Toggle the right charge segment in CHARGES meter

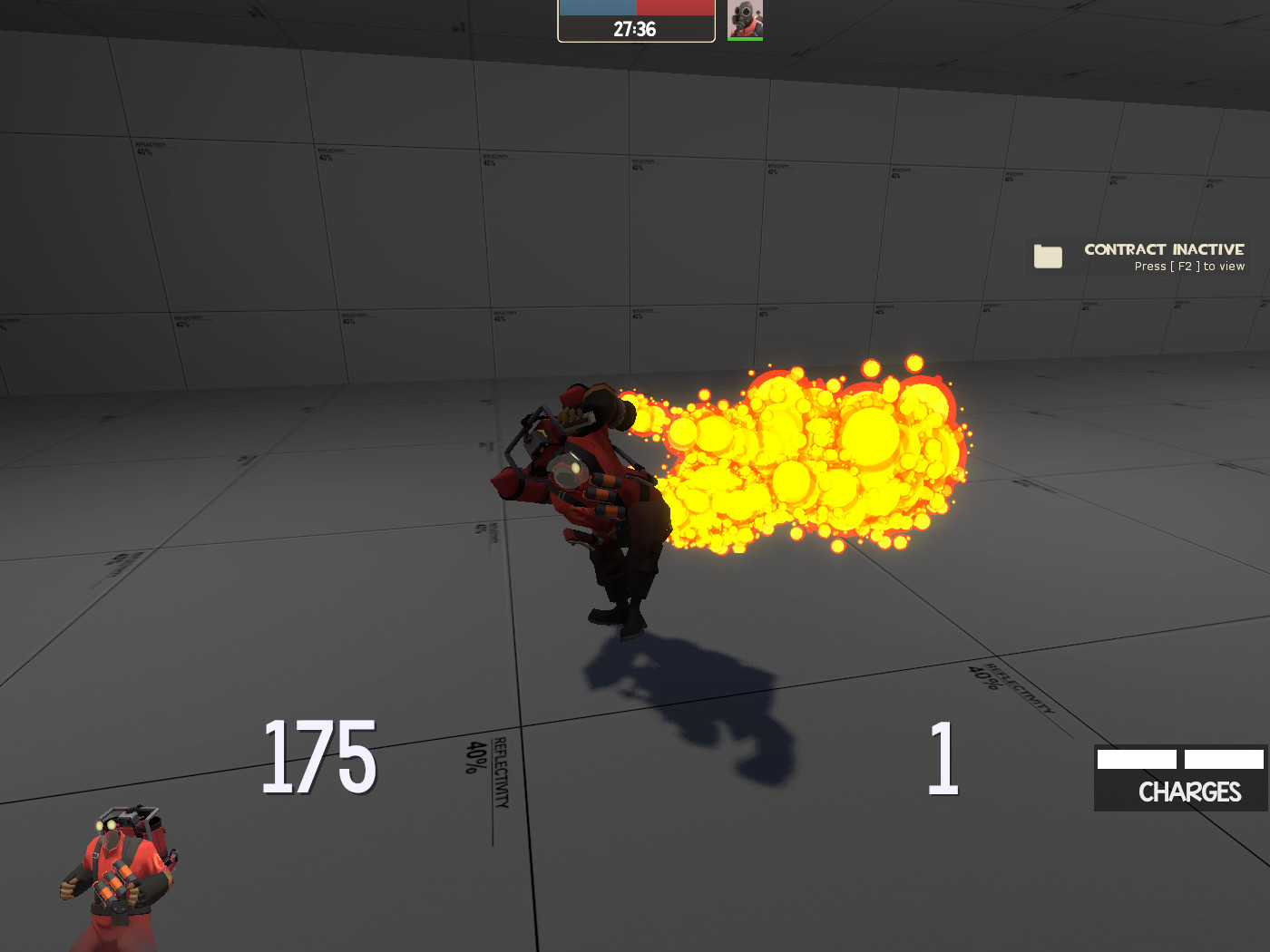point(1225,758)
